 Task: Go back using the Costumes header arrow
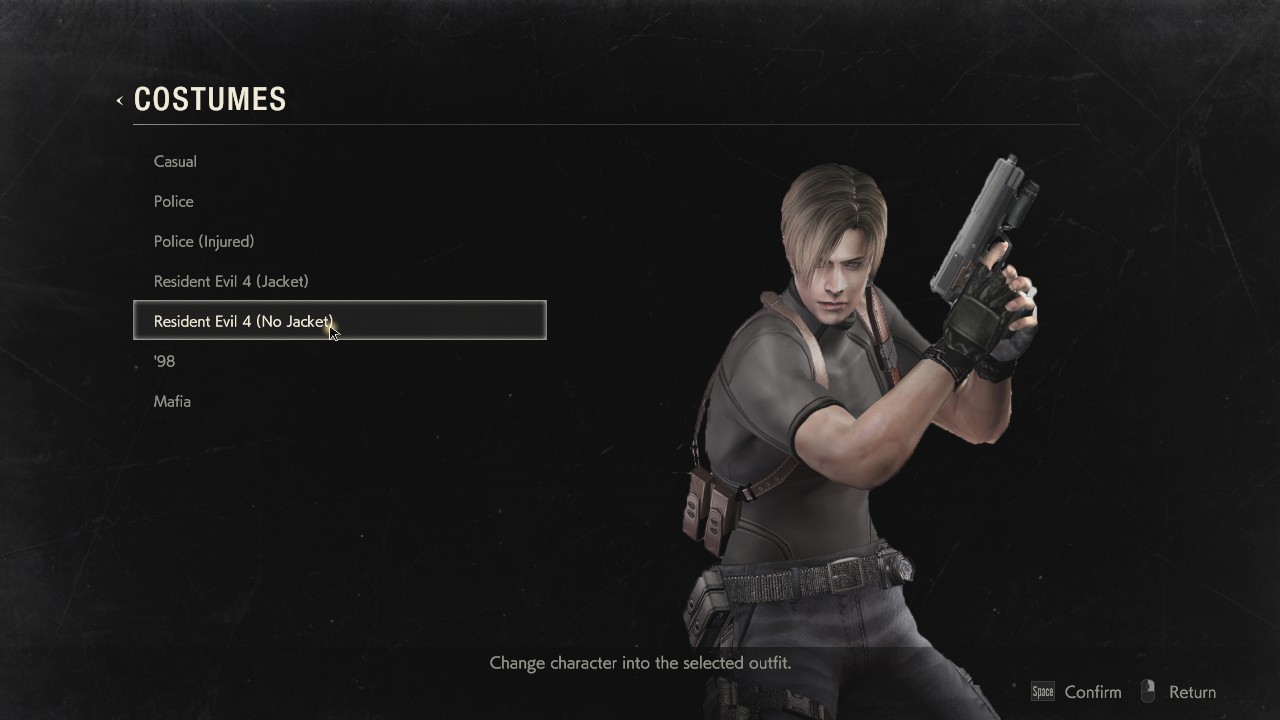(x=120, y=100)
